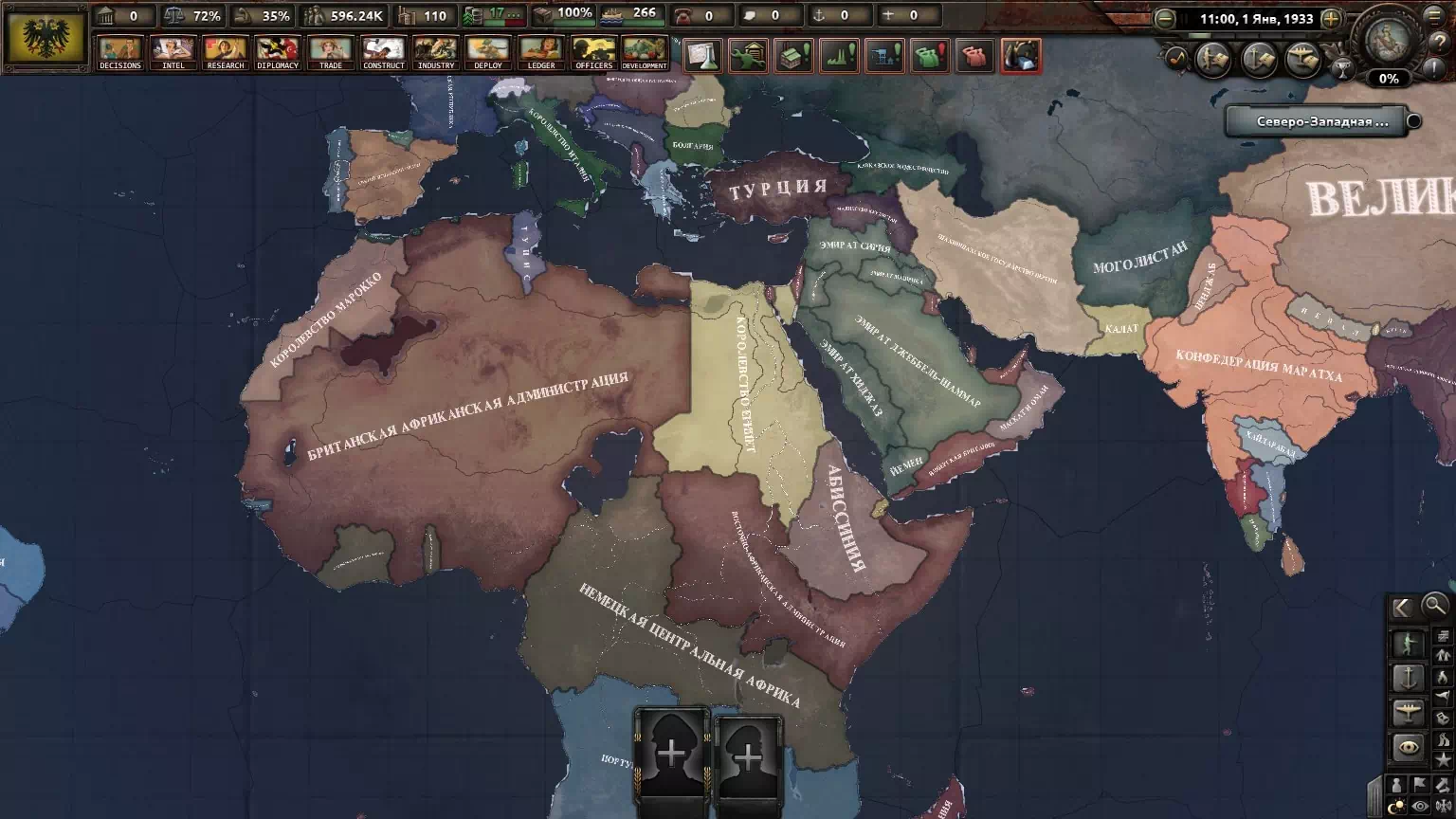The image size is (1456, 819).
Task: Open the Research screen
Action: tap(226, 52)
